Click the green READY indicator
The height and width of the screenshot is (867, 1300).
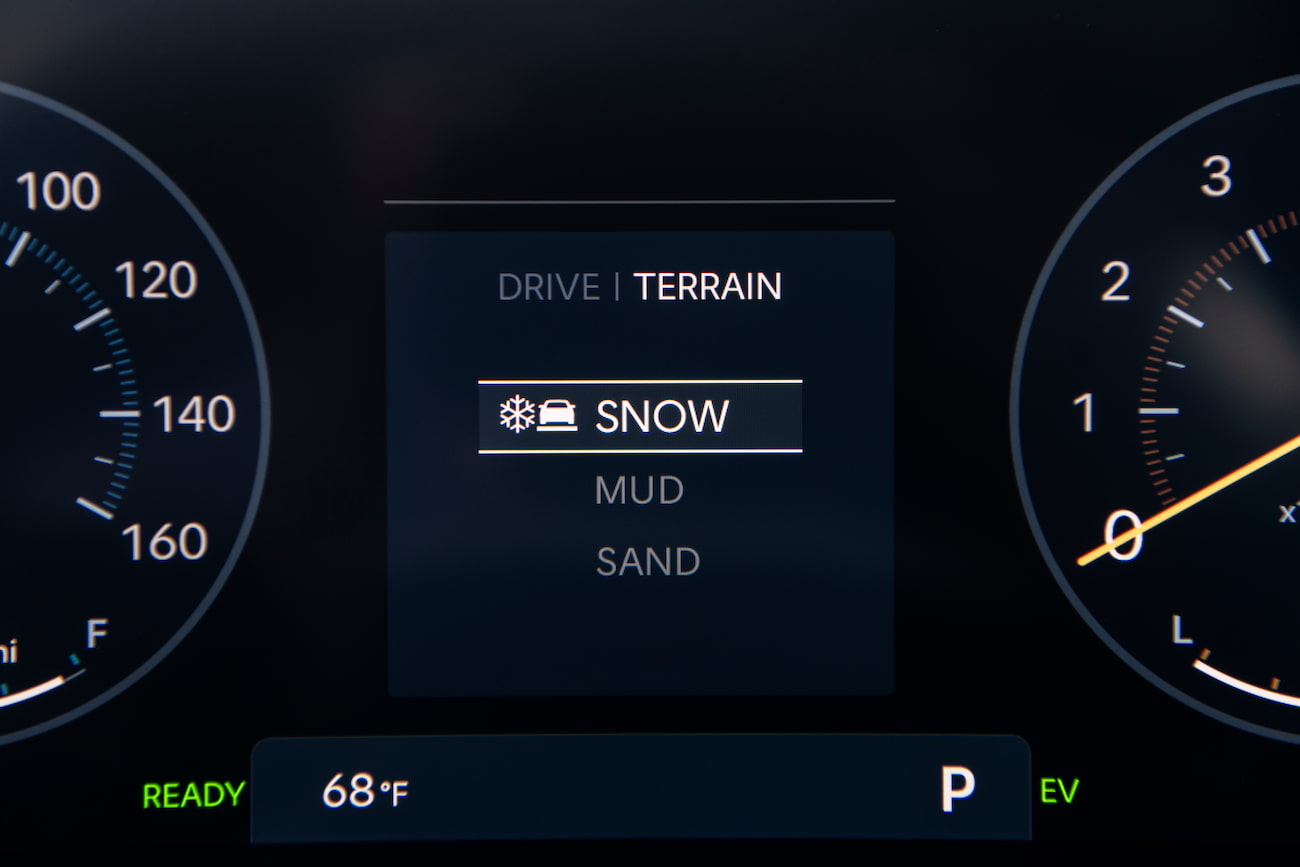point(193,795)
